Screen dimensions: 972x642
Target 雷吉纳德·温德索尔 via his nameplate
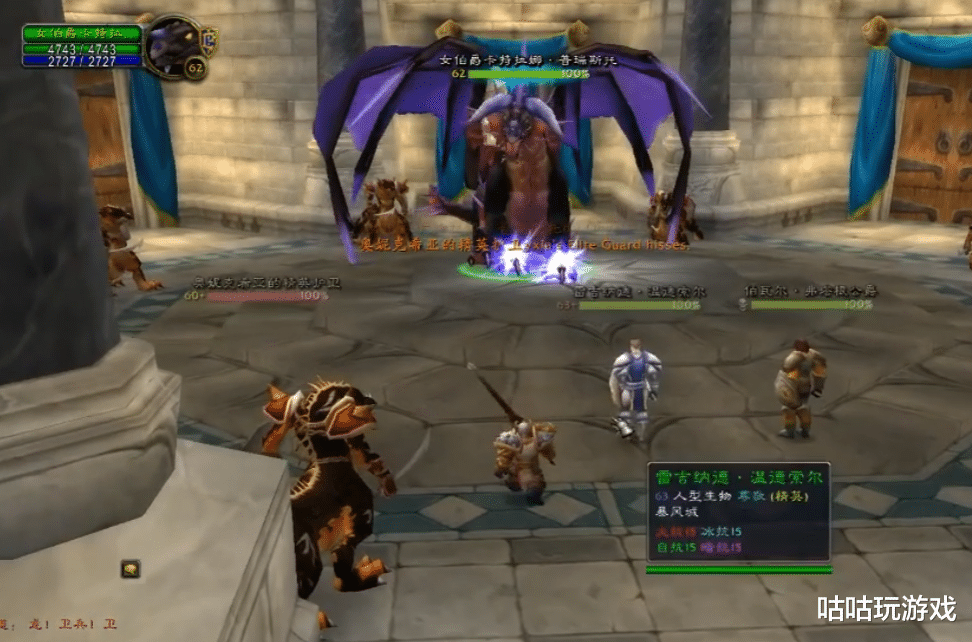pyautogui.click(x=639, y=304)
